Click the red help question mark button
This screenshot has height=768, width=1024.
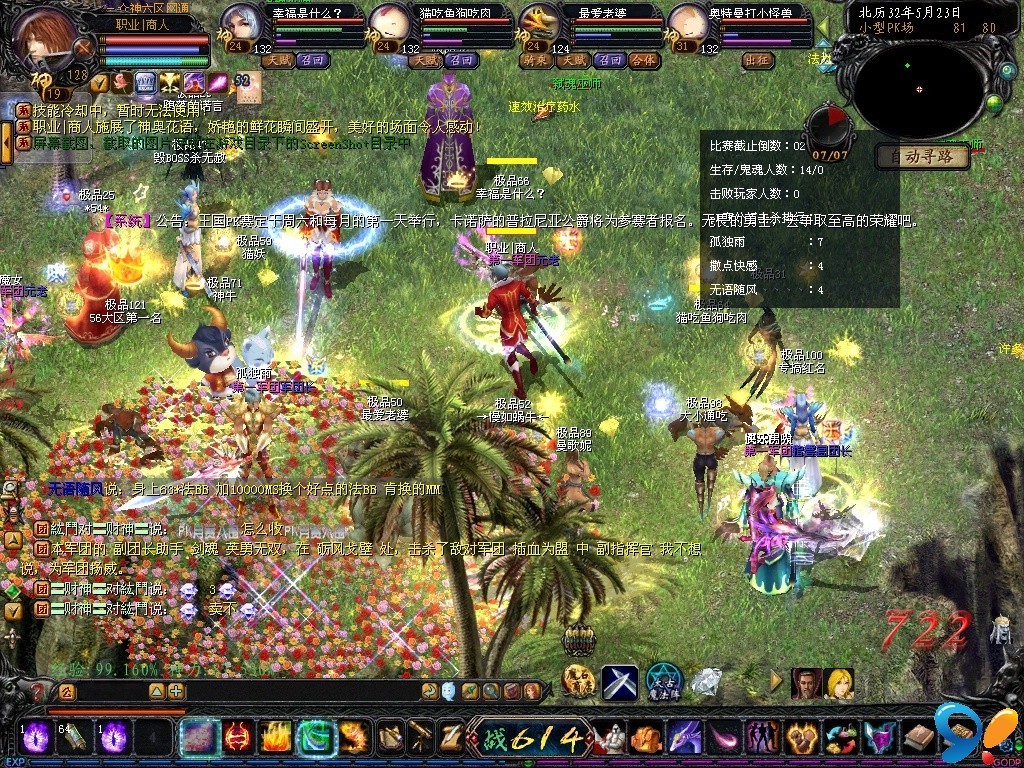click(x=38, y=691)
